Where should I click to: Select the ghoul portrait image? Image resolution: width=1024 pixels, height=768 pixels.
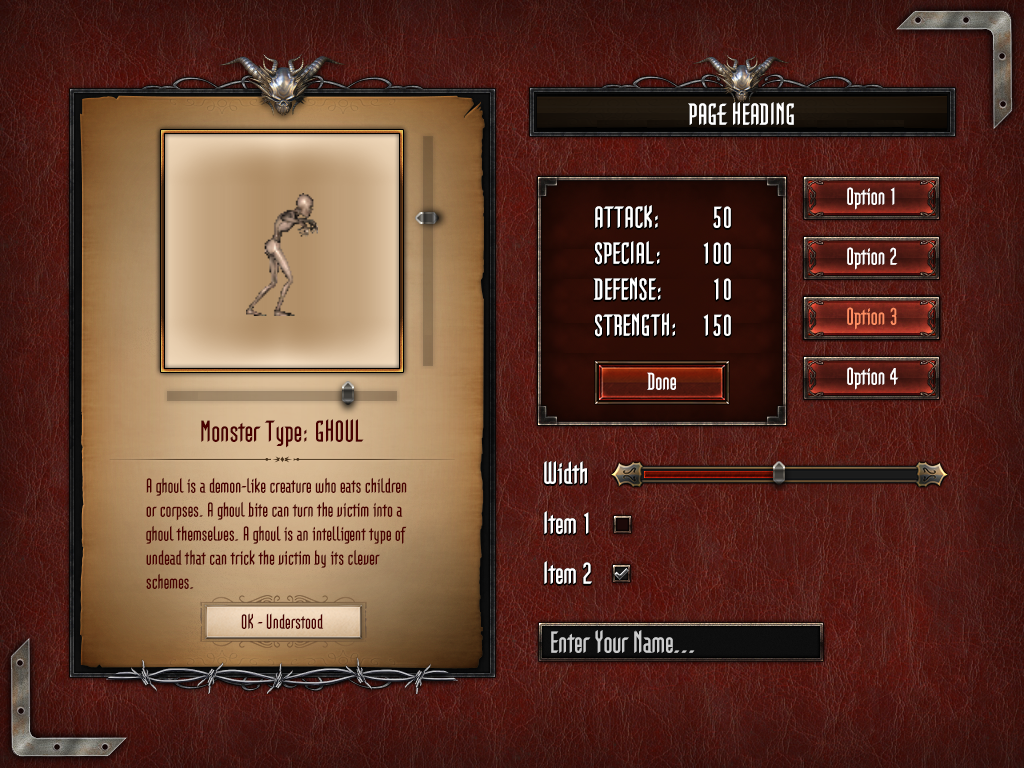(282, 250)
